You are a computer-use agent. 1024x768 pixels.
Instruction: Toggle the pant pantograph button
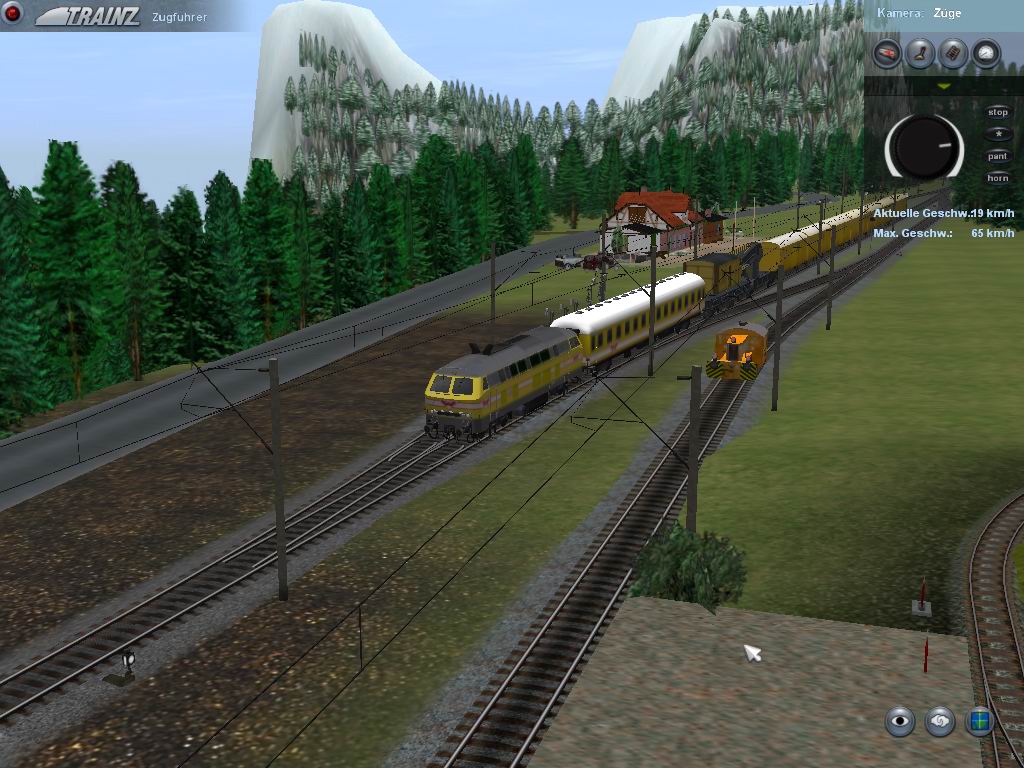(x=997, y=156)
